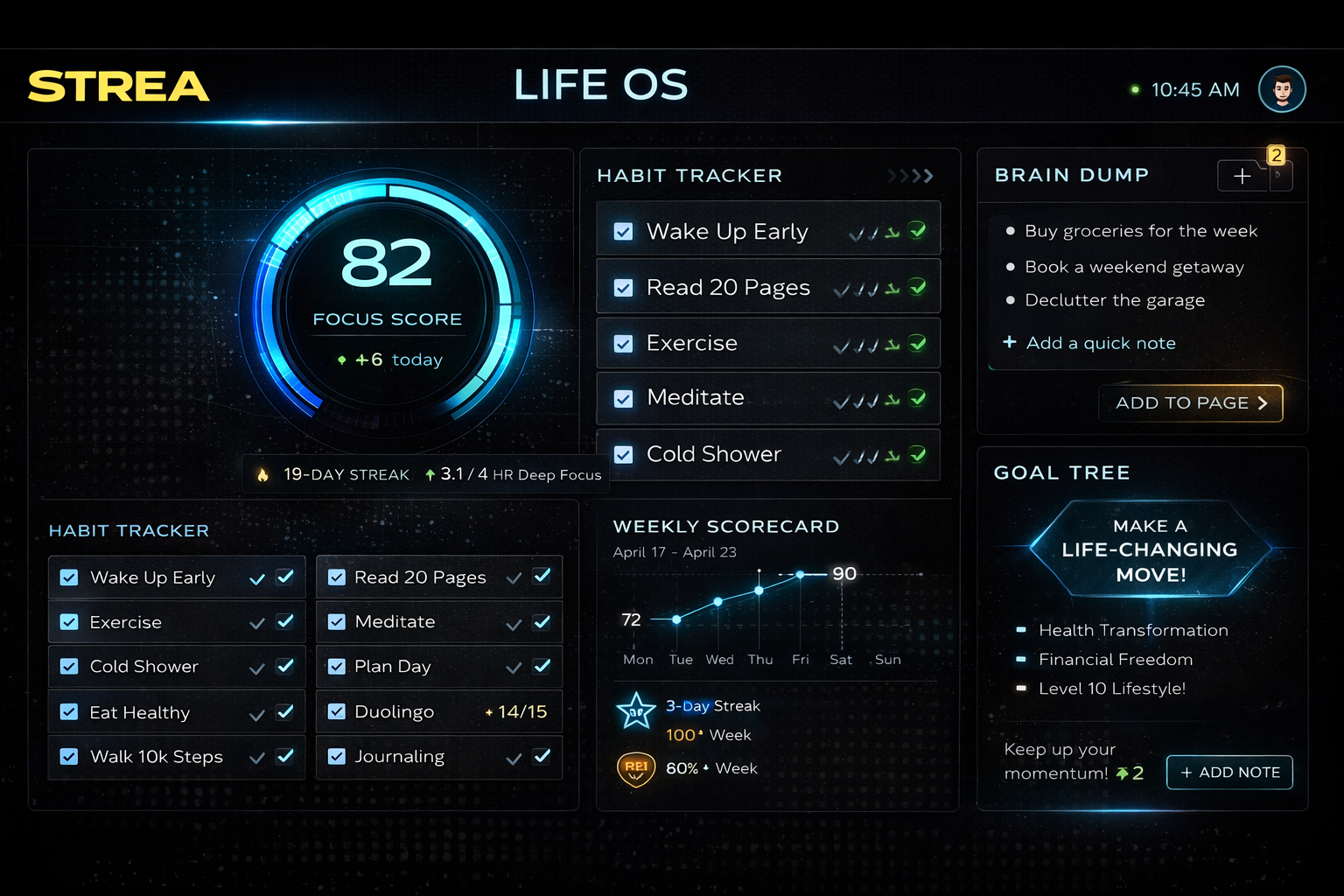The width and height of the screenshot is (1344, 896).
Task: Click the STREA logo
Action: point(118,86)
